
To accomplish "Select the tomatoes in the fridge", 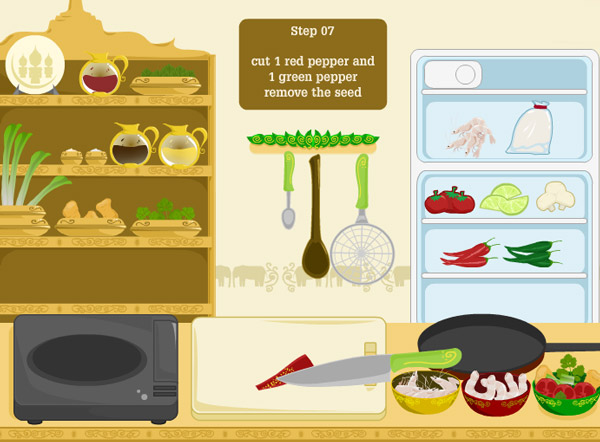I will 448,201.
